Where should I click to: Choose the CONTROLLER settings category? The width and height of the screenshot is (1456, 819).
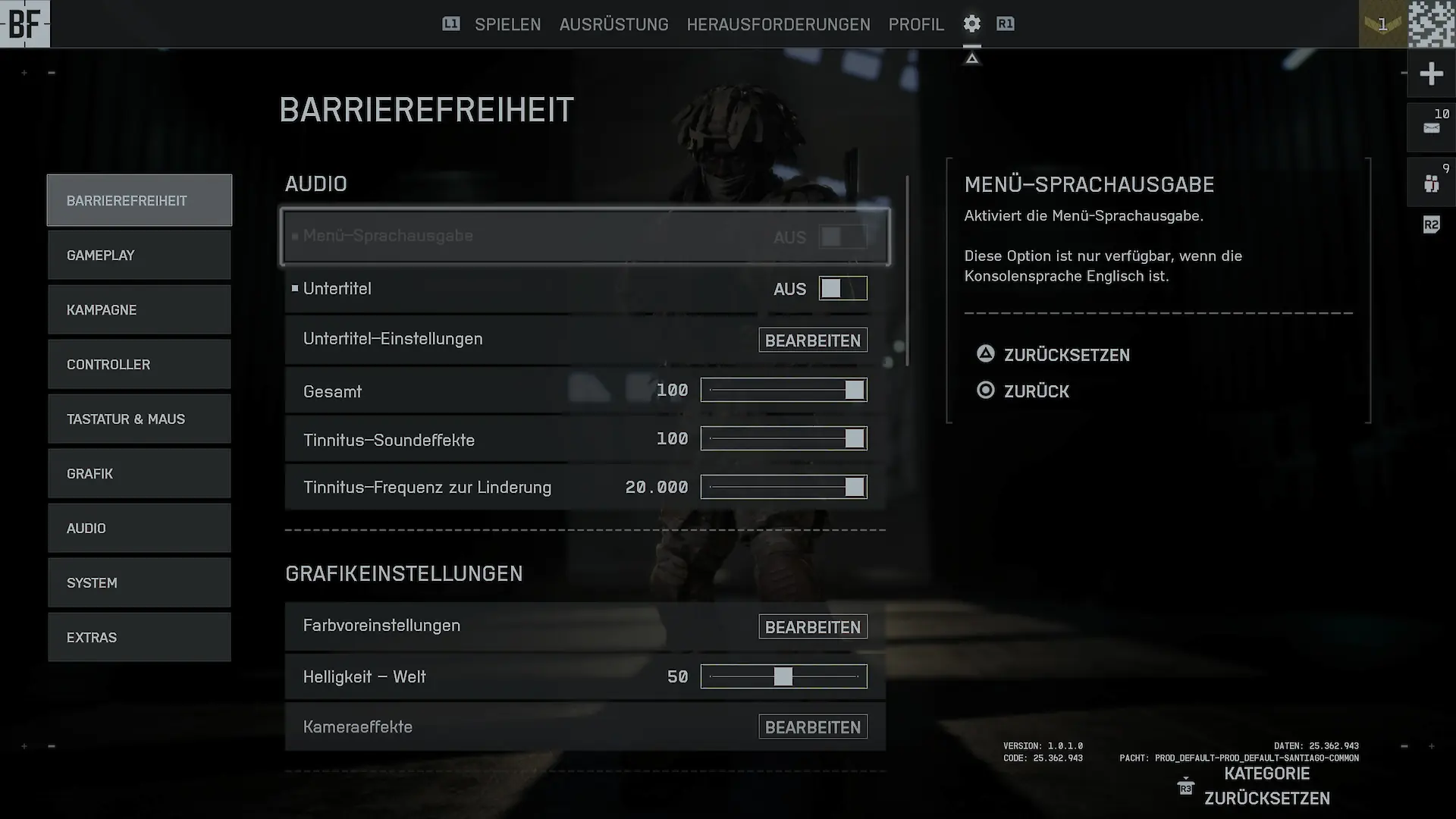pos(140,365)
